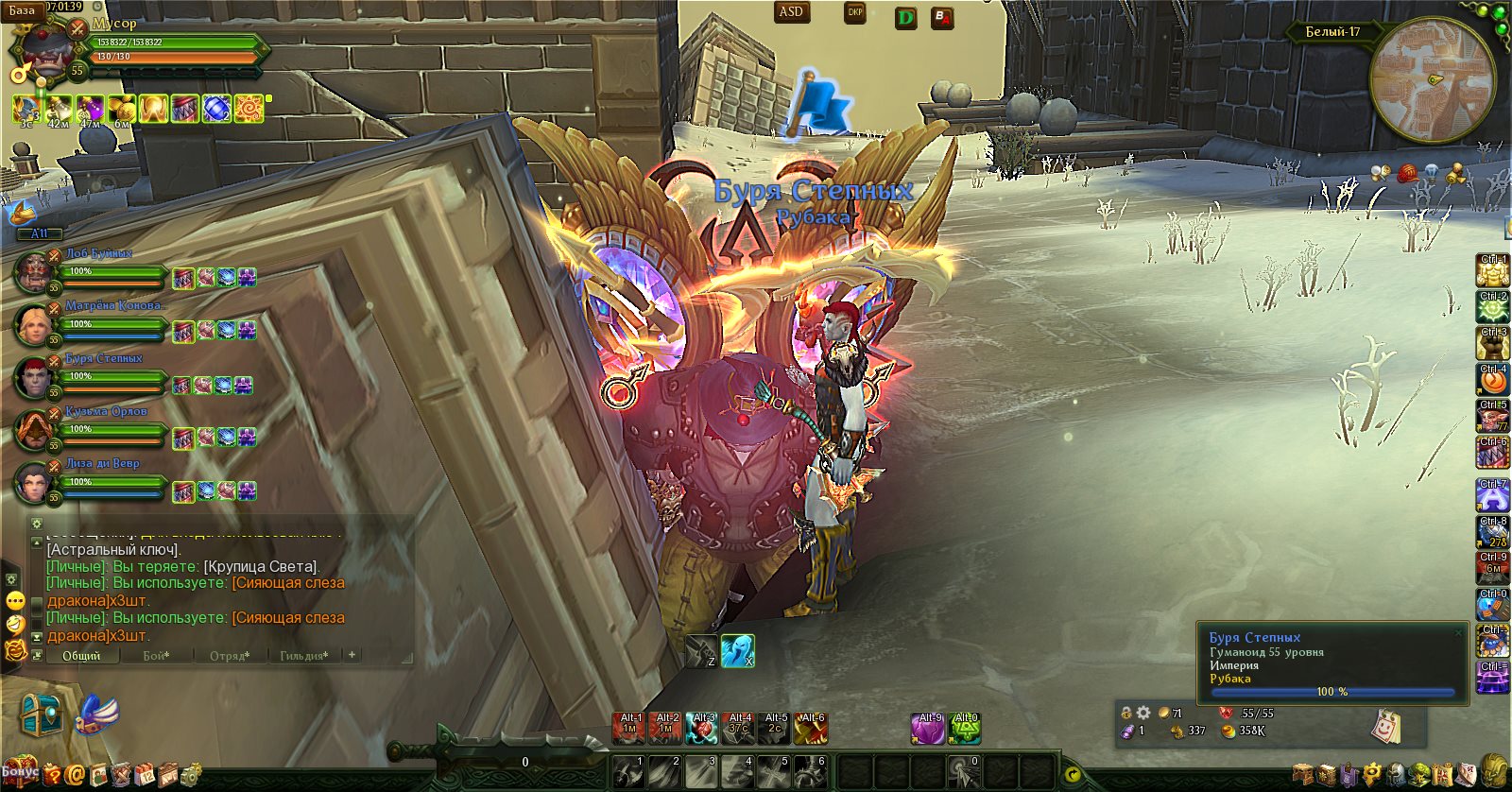
Task: Close the Буря Степных tooltip panel
Action: click(1459, 632)
